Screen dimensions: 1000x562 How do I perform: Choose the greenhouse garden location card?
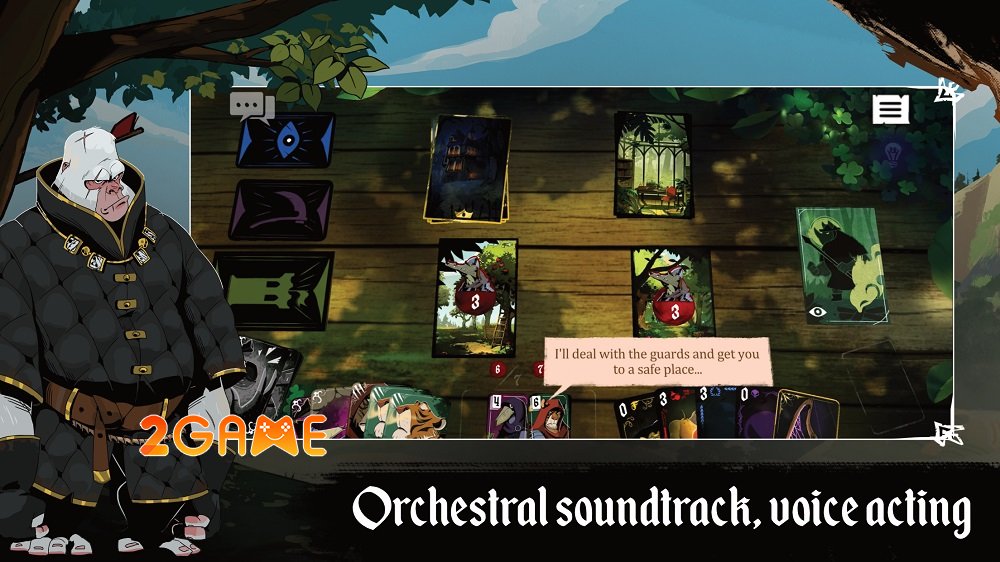[653, 164]
